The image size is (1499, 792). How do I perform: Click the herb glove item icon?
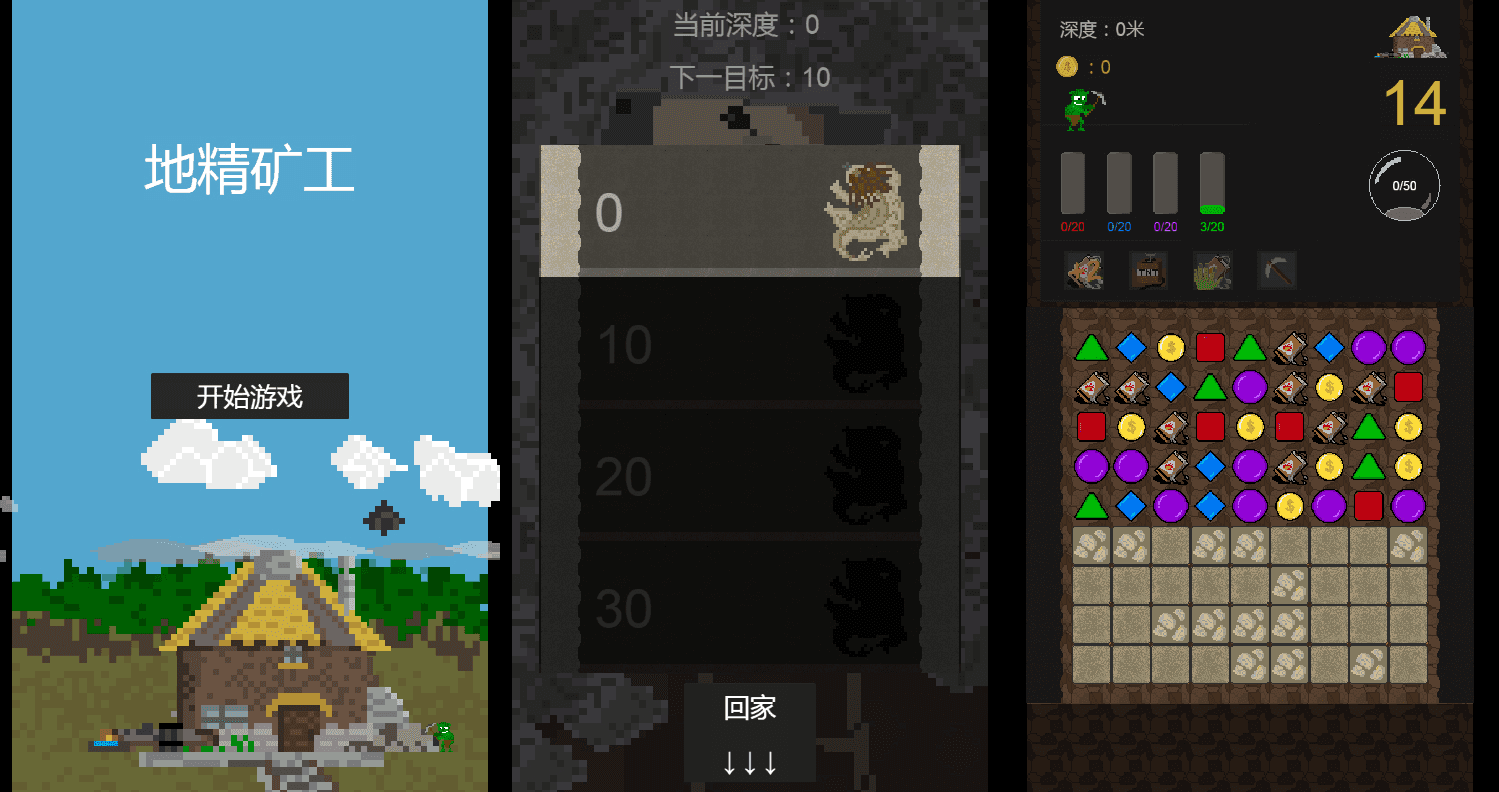(1211, 270)
